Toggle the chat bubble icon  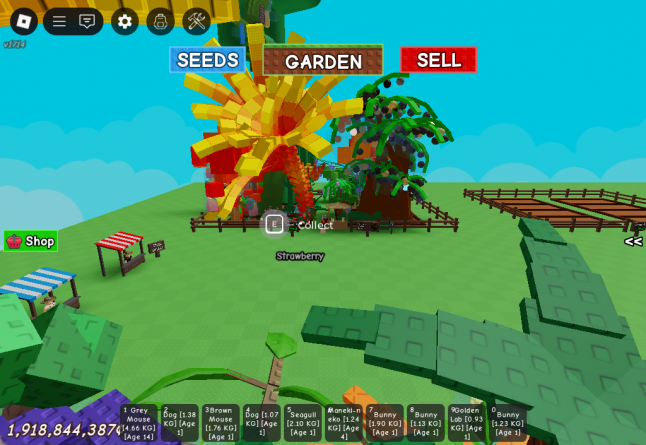click(x=87, y=21)
